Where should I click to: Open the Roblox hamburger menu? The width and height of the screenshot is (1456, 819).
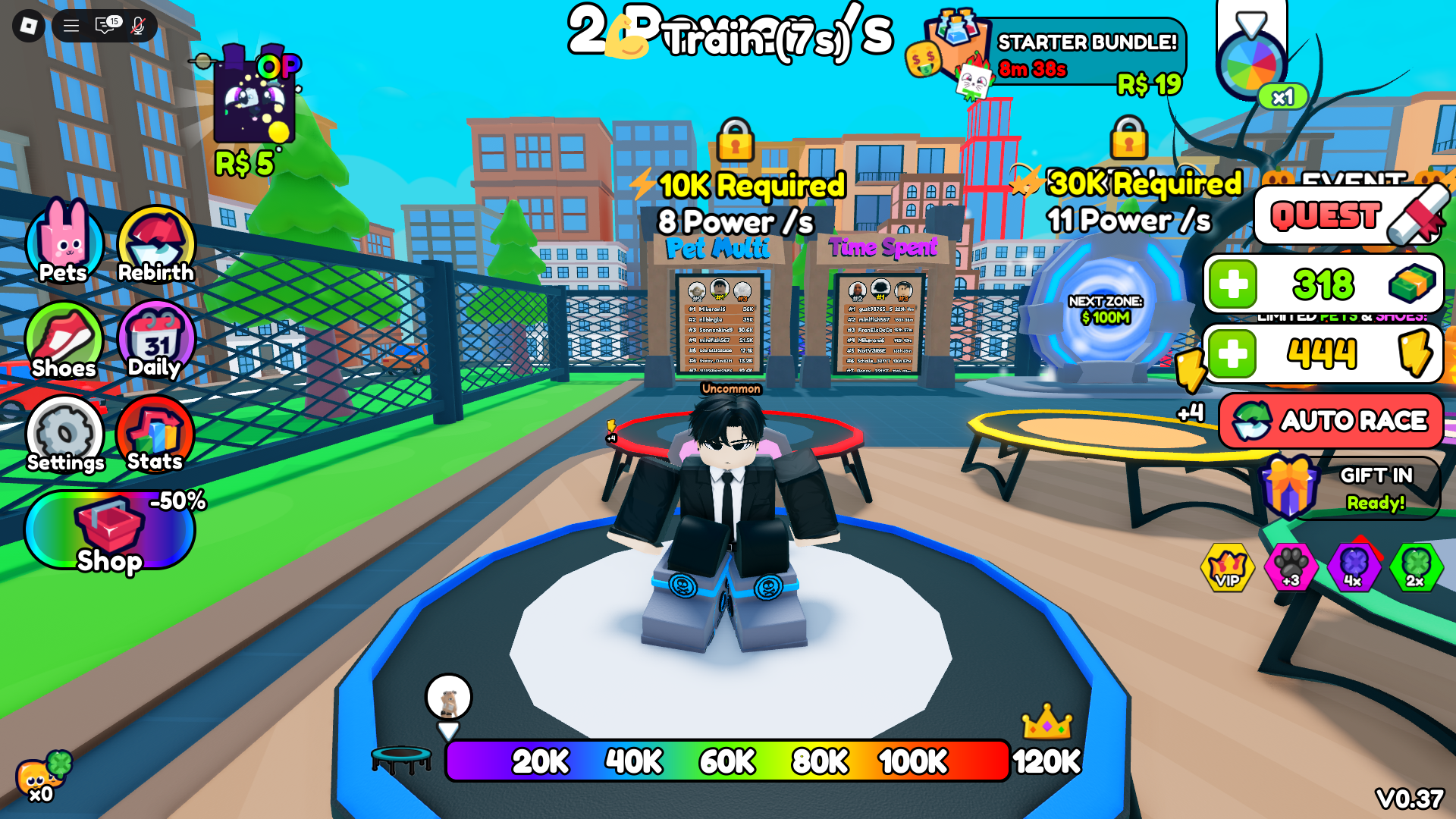(x=71, y=25)
